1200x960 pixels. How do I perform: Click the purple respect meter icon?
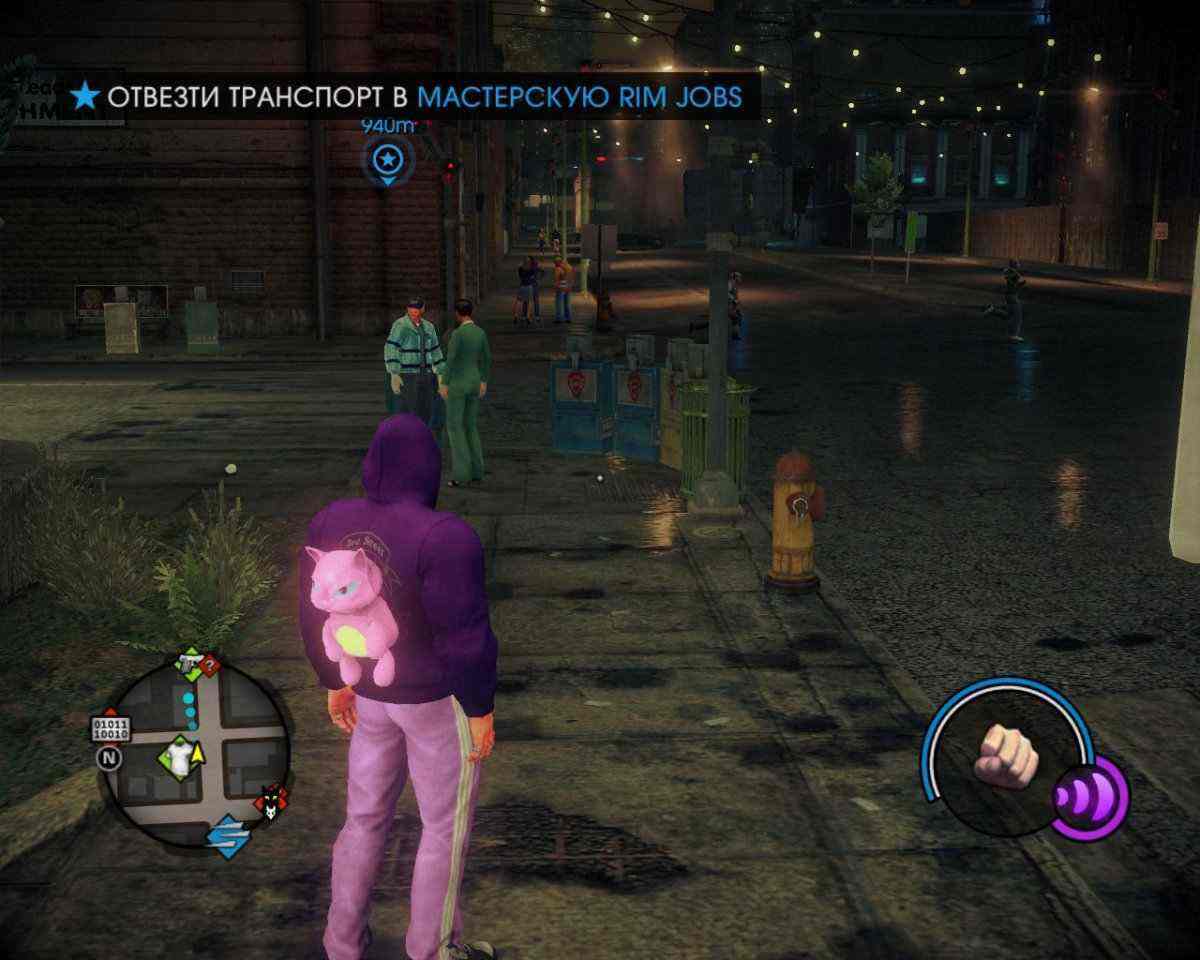coord(1090,797)
